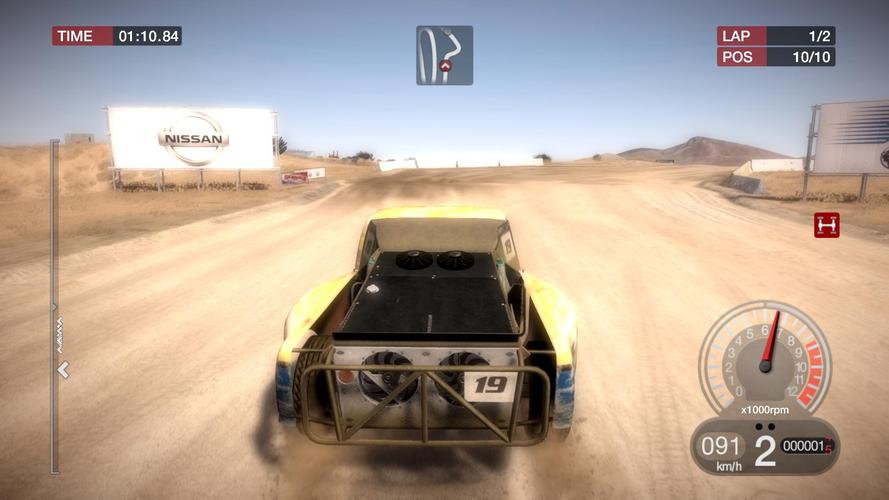This screenshot has height=500, width=889.
Task: Select the red manual gearbox H icon
Action: (x=826, y=225)
